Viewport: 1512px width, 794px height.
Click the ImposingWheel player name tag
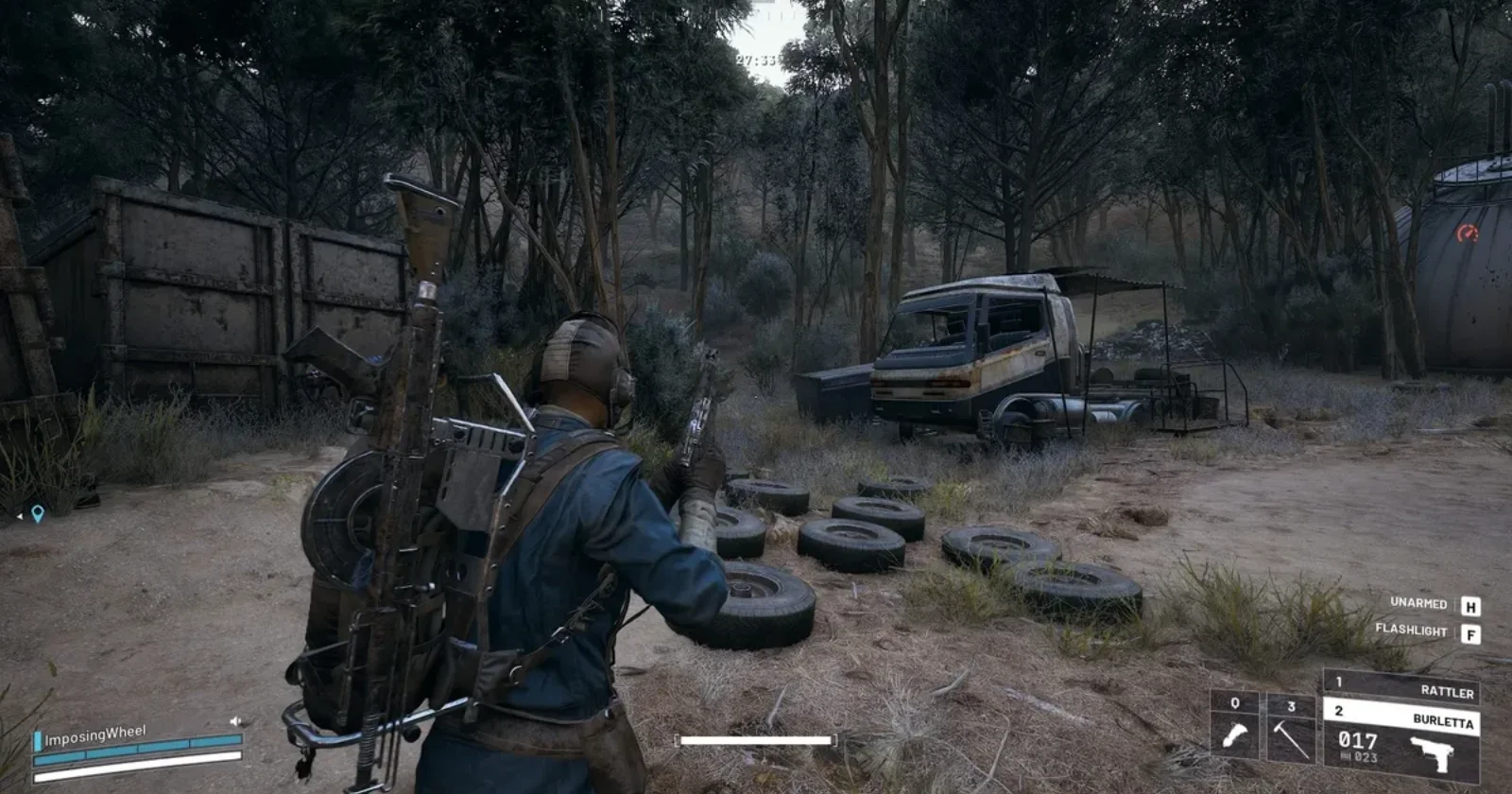[x=94, y=735]
